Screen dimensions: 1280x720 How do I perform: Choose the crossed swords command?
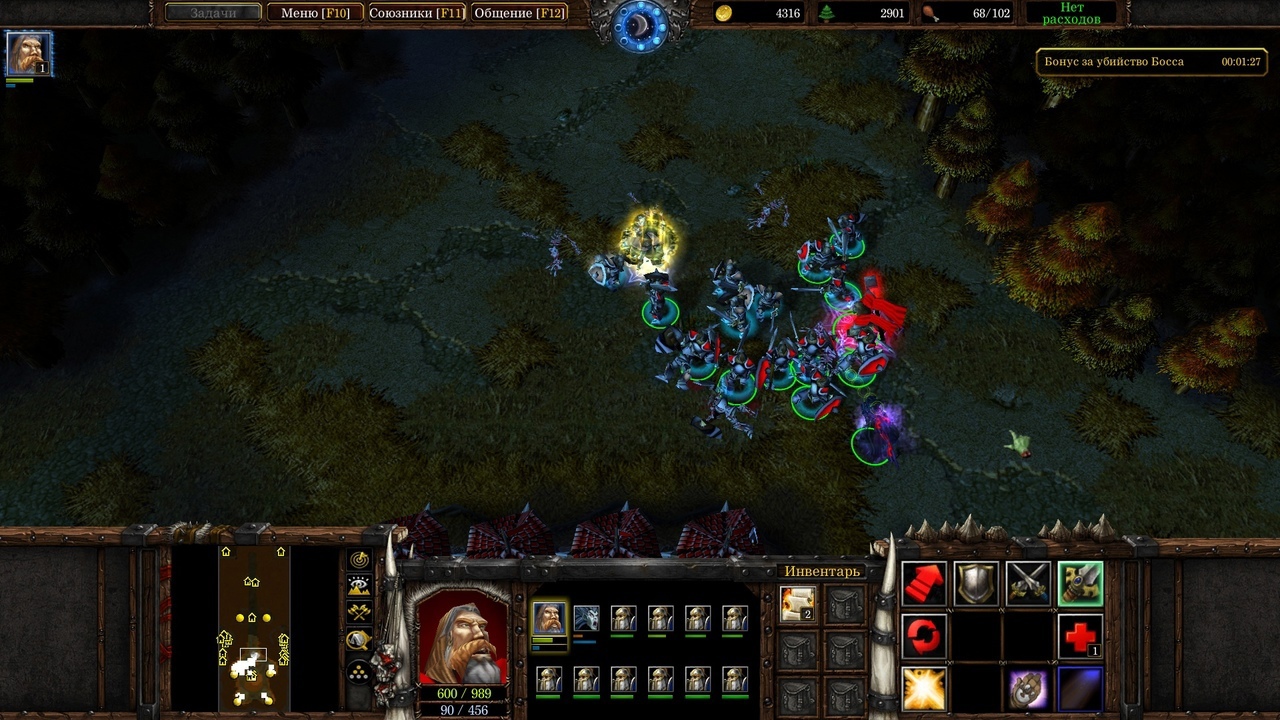coord(1028,583)
